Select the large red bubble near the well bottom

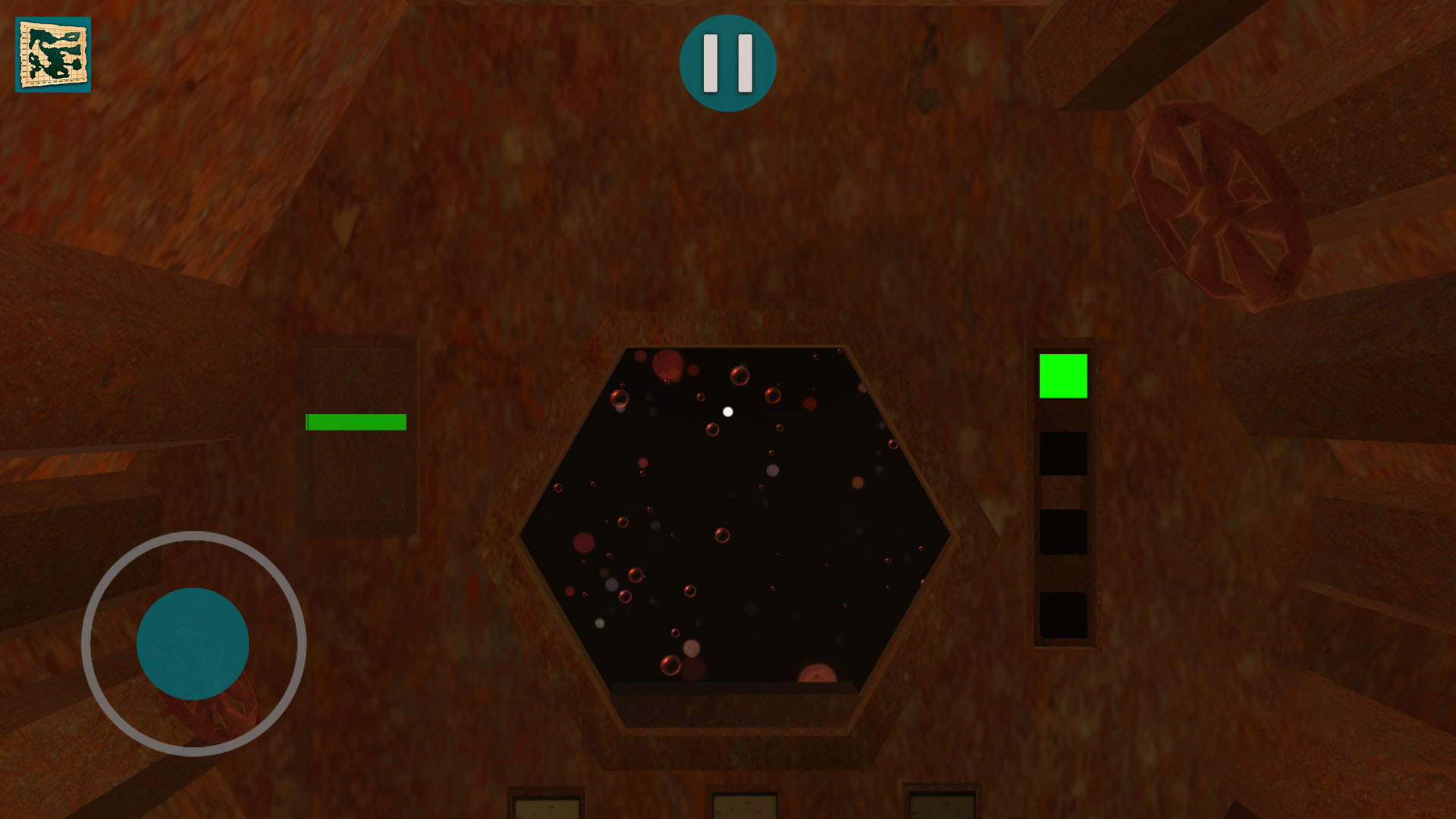pos(817,674)
